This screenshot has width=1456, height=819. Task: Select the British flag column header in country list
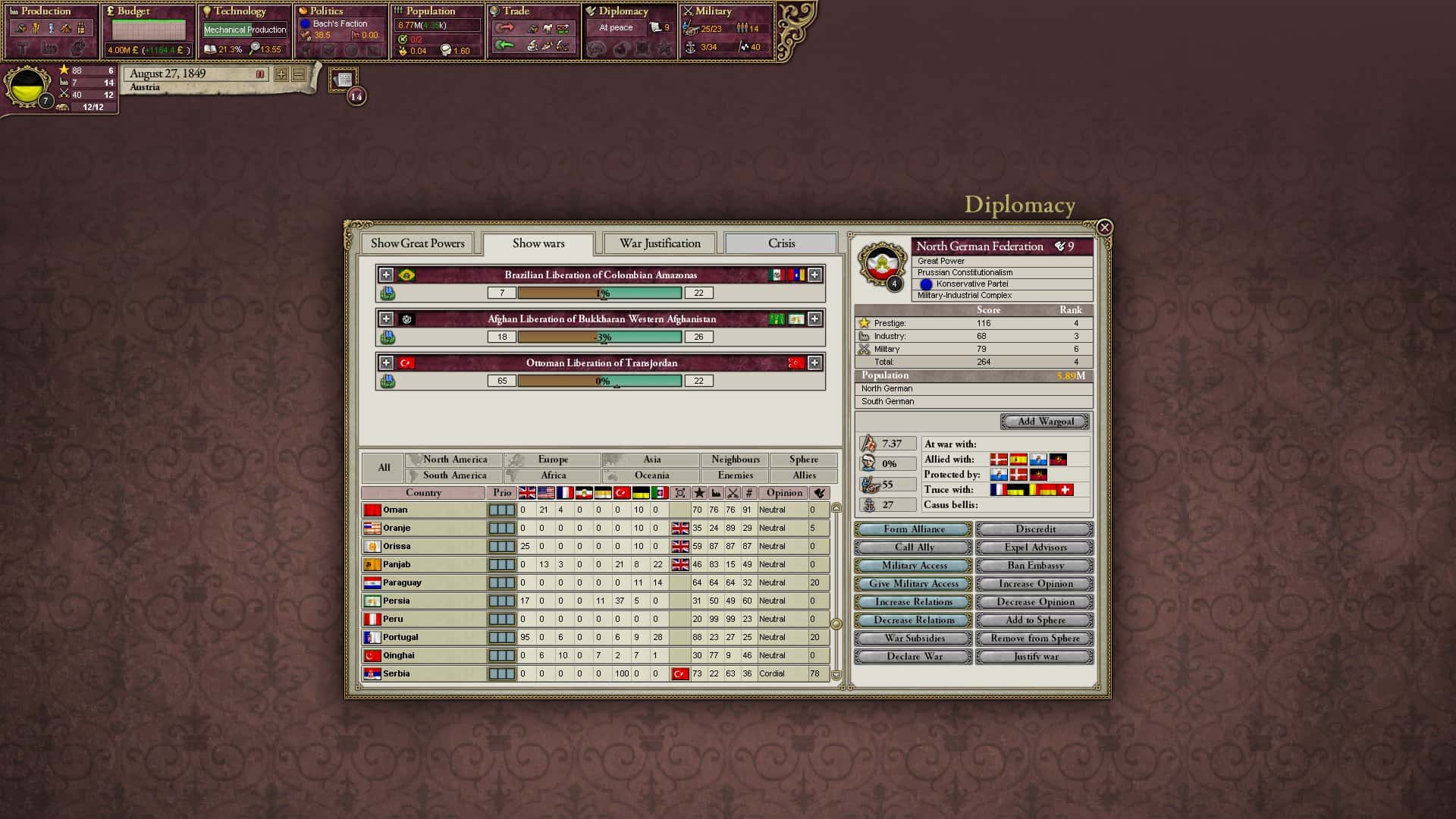tap(527, 492)
